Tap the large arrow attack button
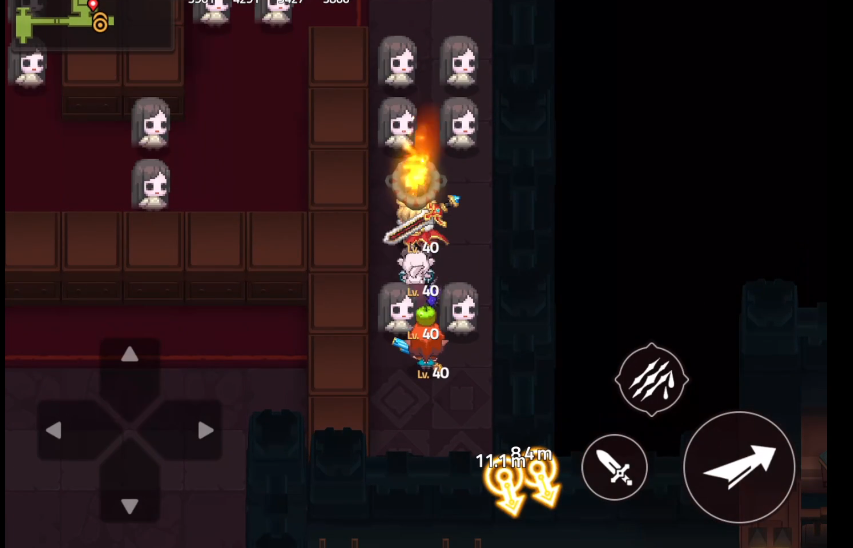The width and height of the screenshot is (853, 548). [739, 466]
